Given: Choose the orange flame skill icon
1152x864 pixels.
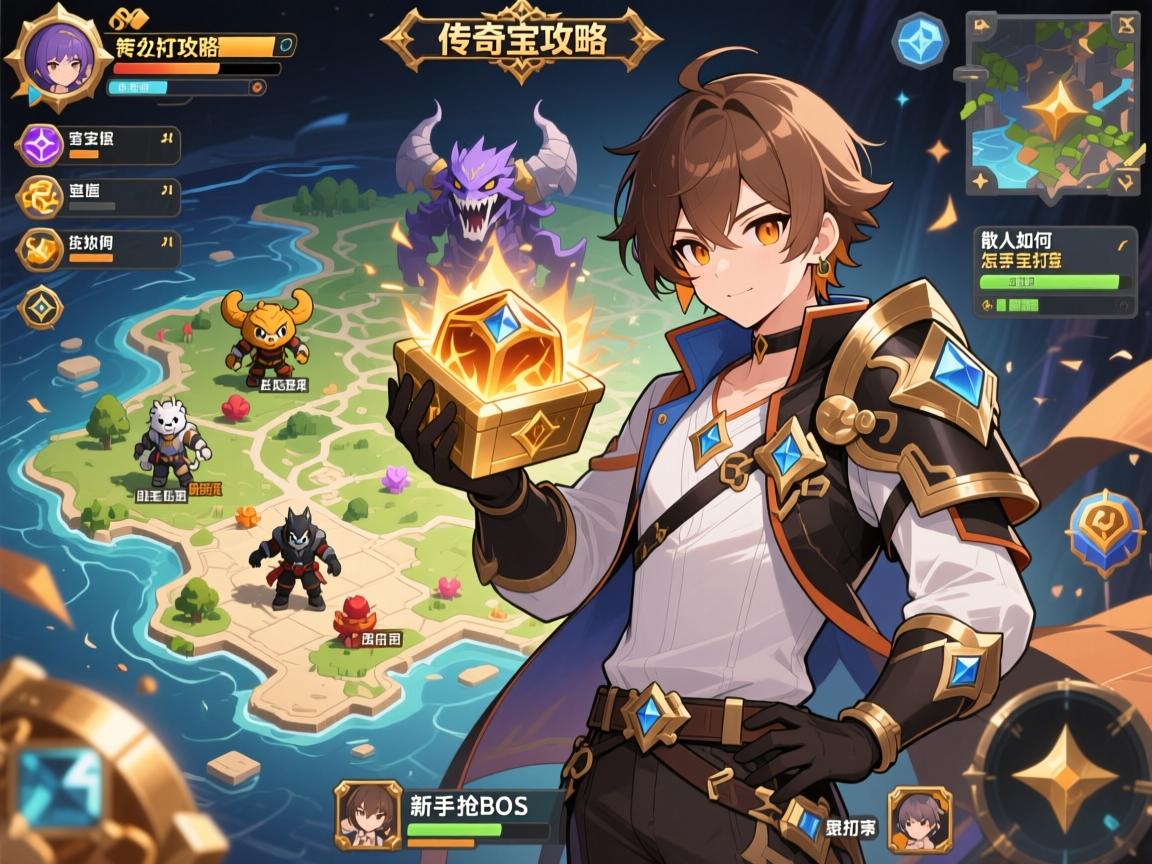Looking at the screenshot, I should coord(41,250).
